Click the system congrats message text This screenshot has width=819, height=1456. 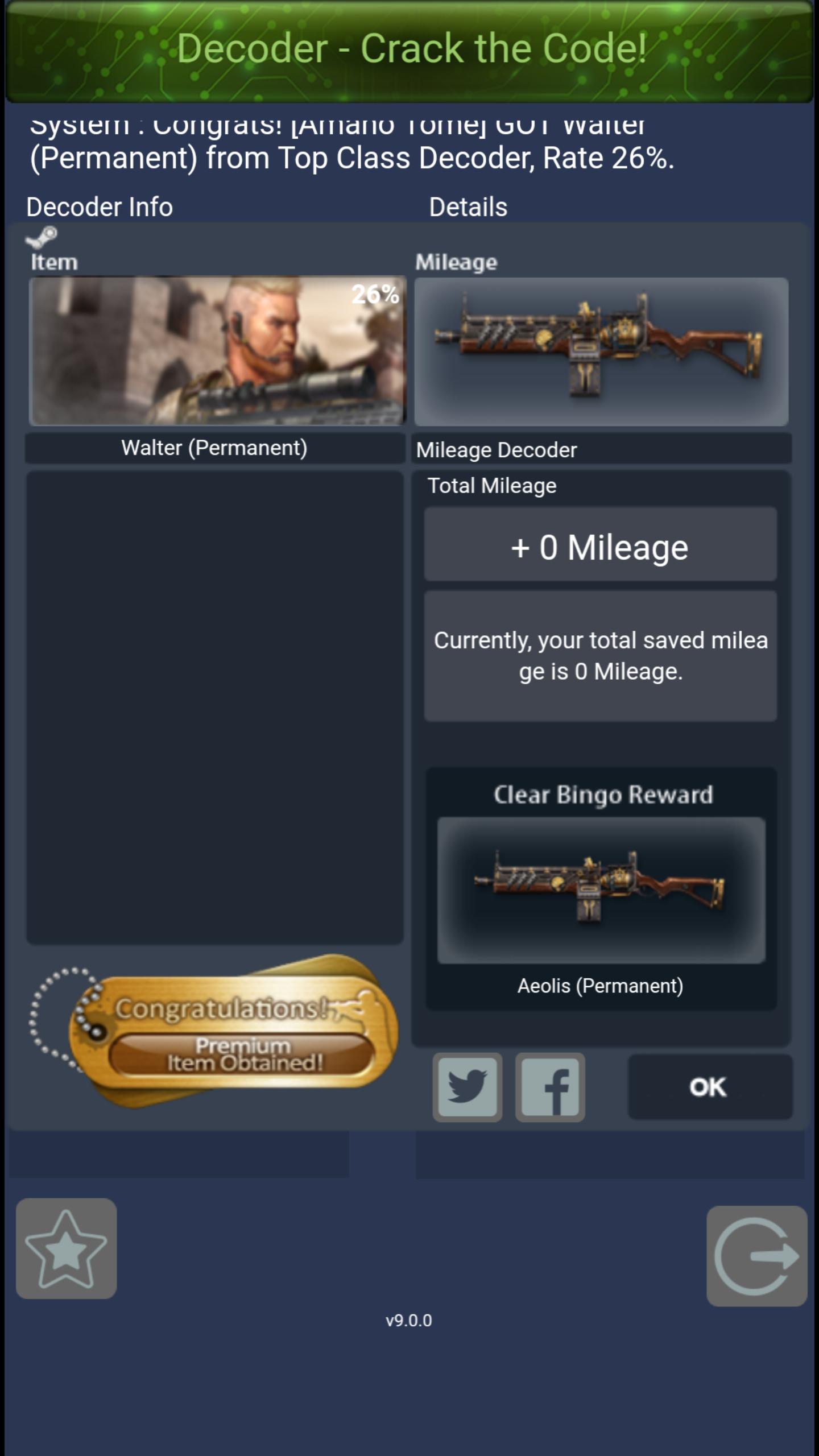pos(351,142)
